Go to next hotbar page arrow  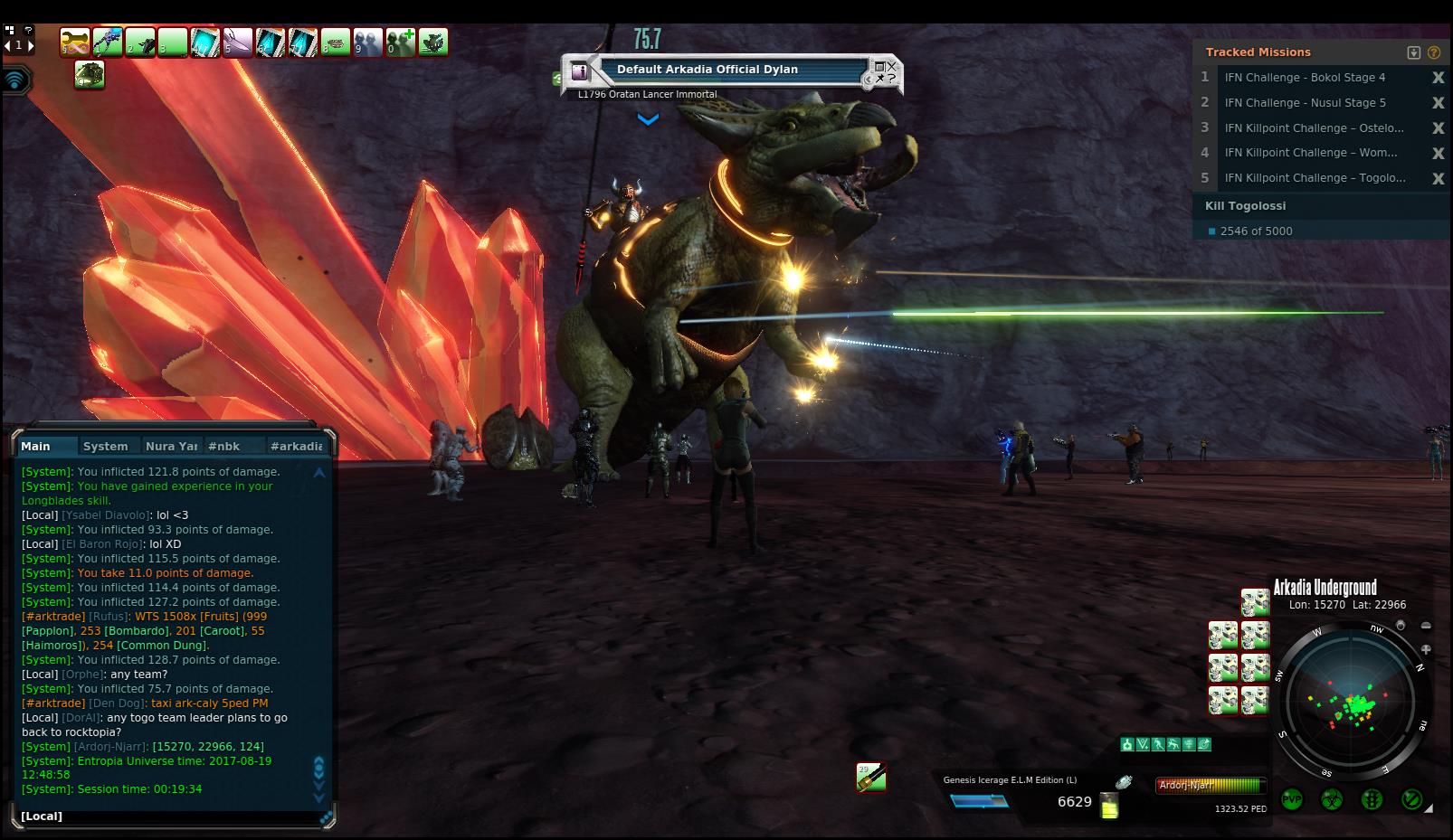point(31,45)
